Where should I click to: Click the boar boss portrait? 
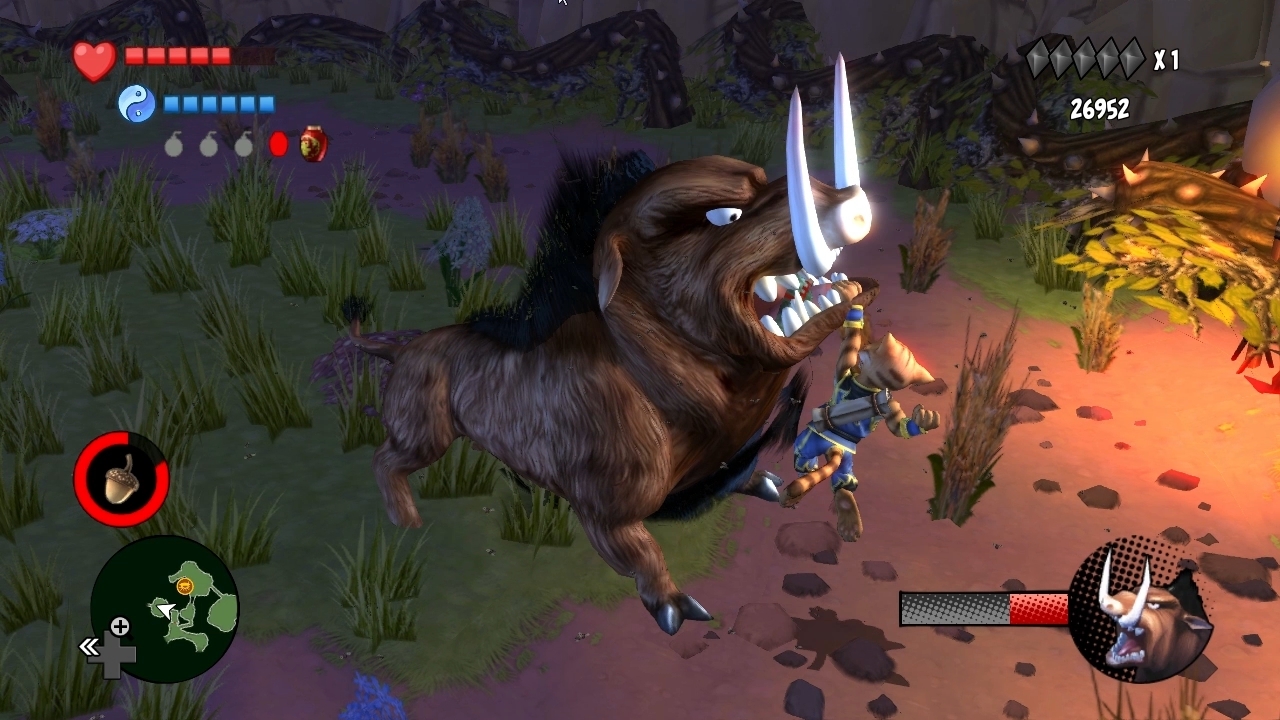click(1139, 610)
